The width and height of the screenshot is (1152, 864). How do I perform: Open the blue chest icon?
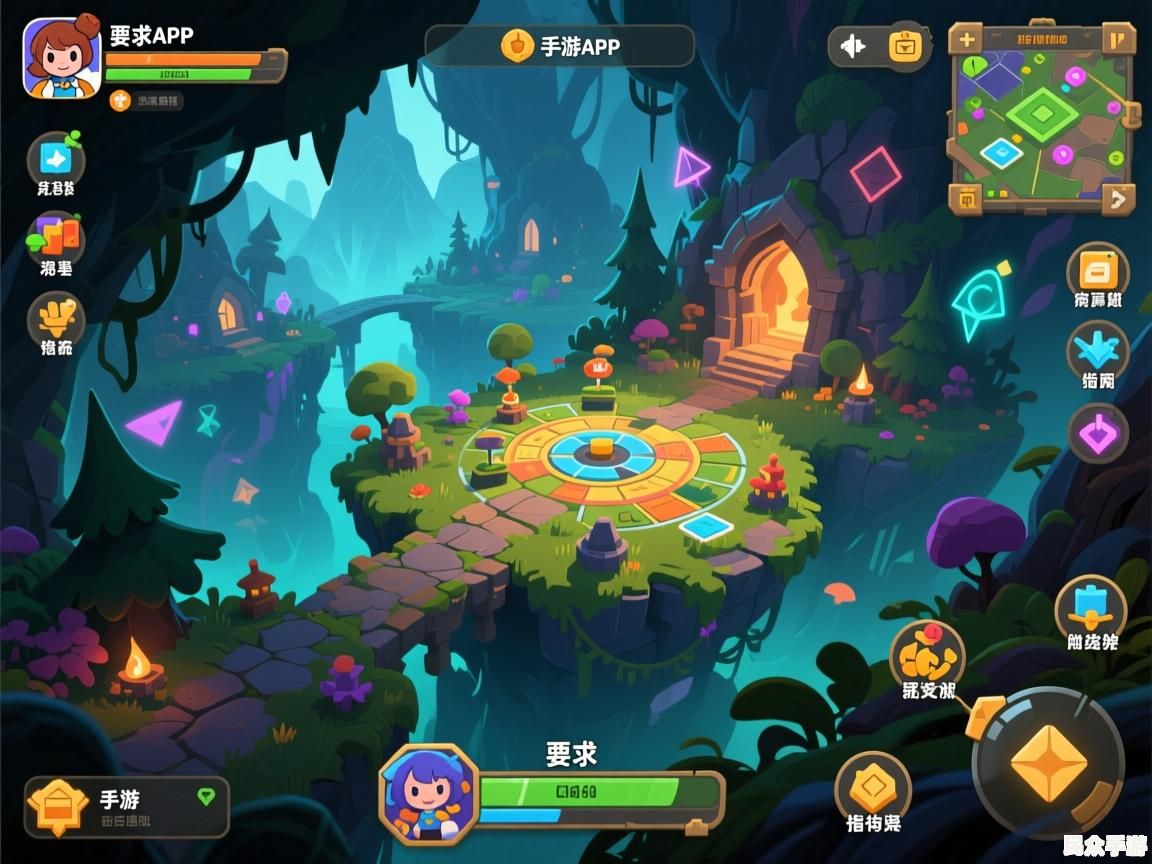click(x=1090, y=607)
